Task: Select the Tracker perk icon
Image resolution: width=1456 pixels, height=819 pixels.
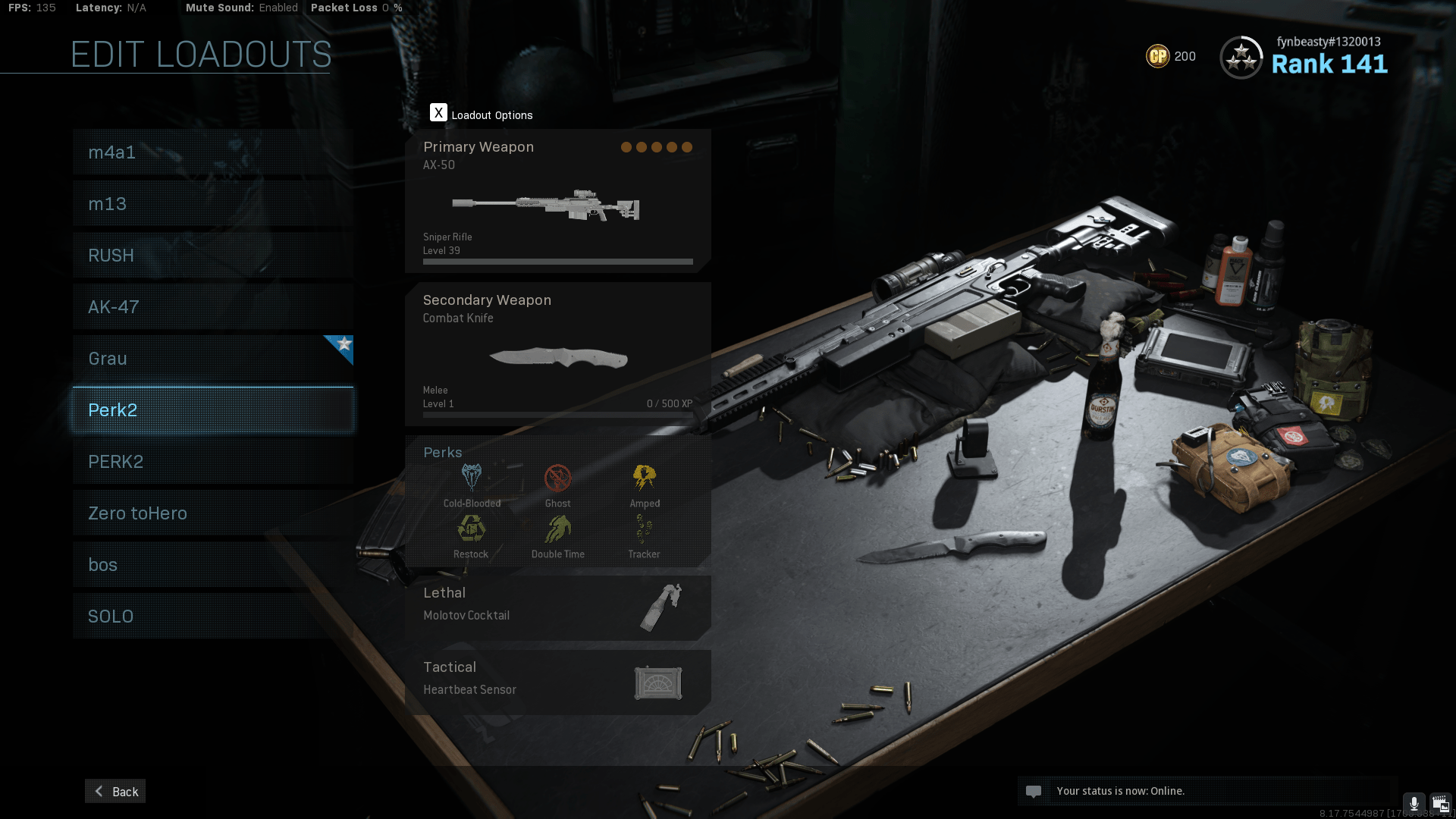Action: 645,529
